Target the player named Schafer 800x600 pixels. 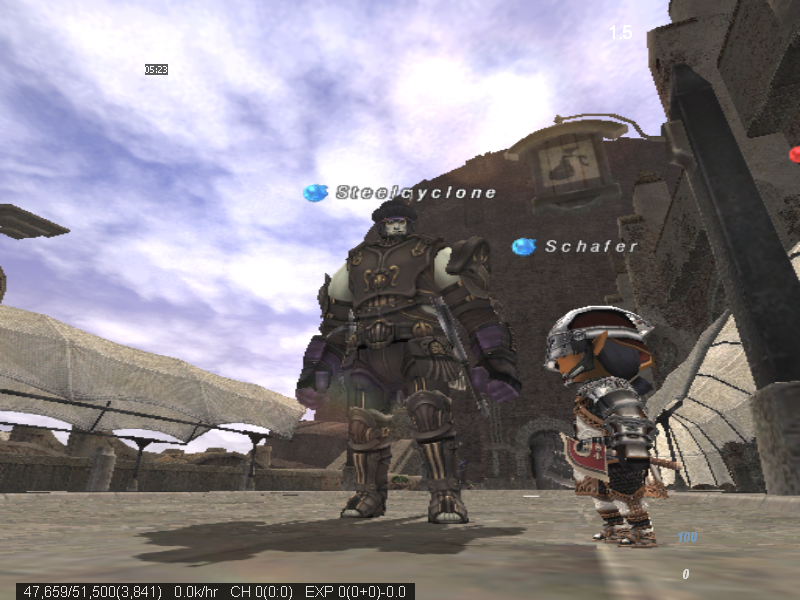pyautogui.click(x=590, y=246)
